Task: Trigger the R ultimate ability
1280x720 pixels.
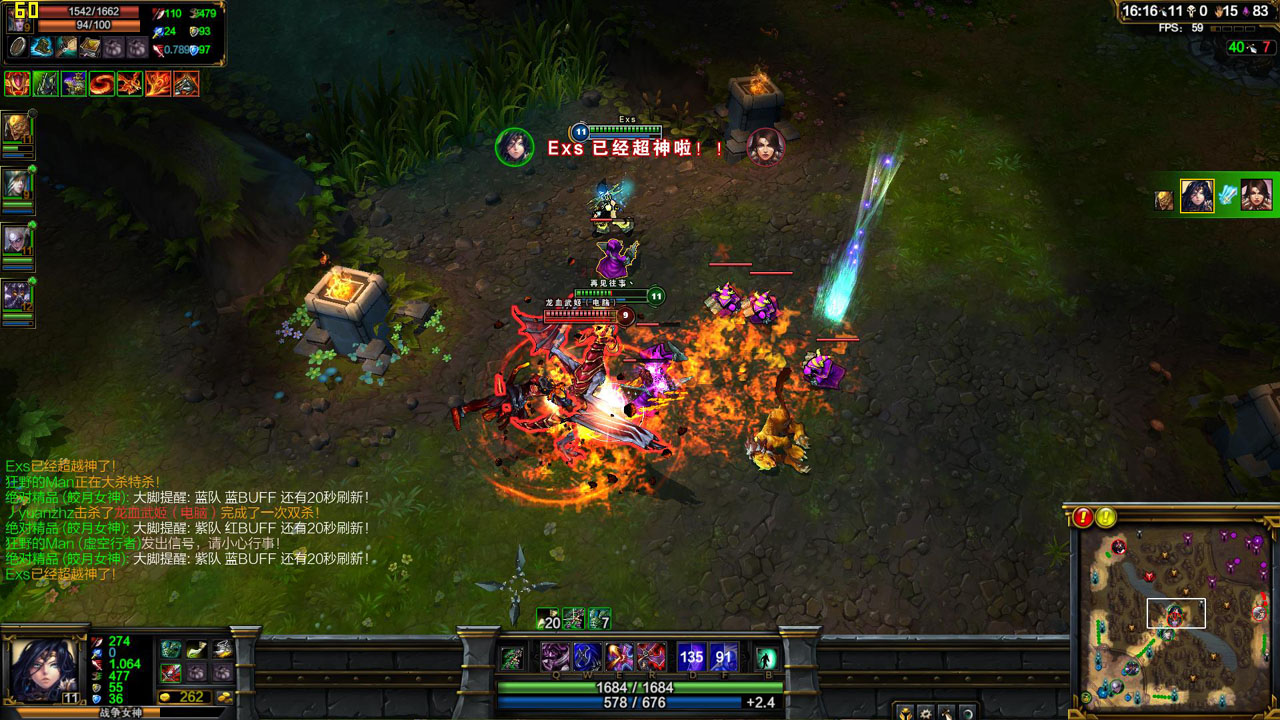Action: click(x=652, y=657)
